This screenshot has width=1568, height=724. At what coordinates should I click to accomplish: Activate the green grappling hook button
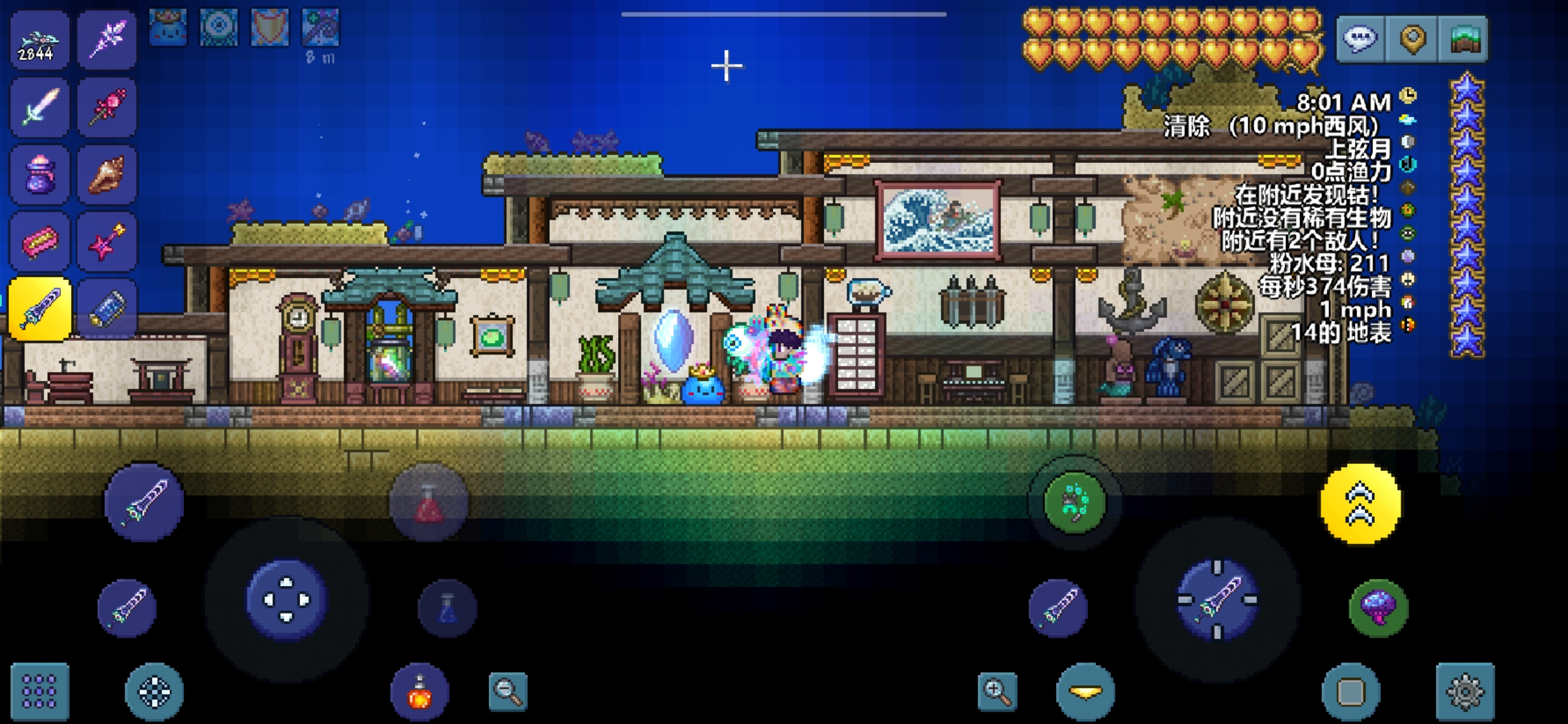tap(1075, 502)
